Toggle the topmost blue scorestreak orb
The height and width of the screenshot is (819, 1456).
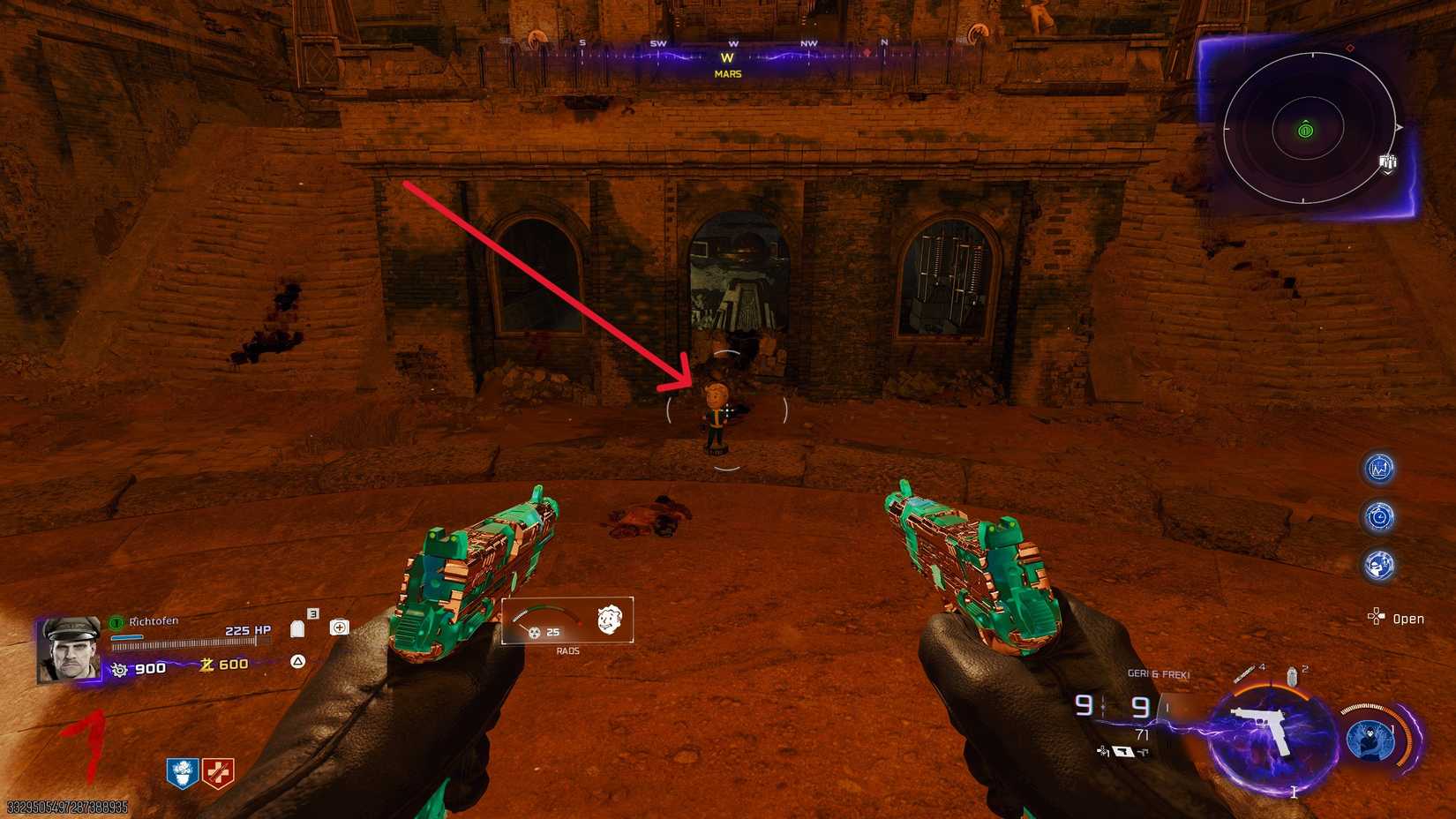1377,469
